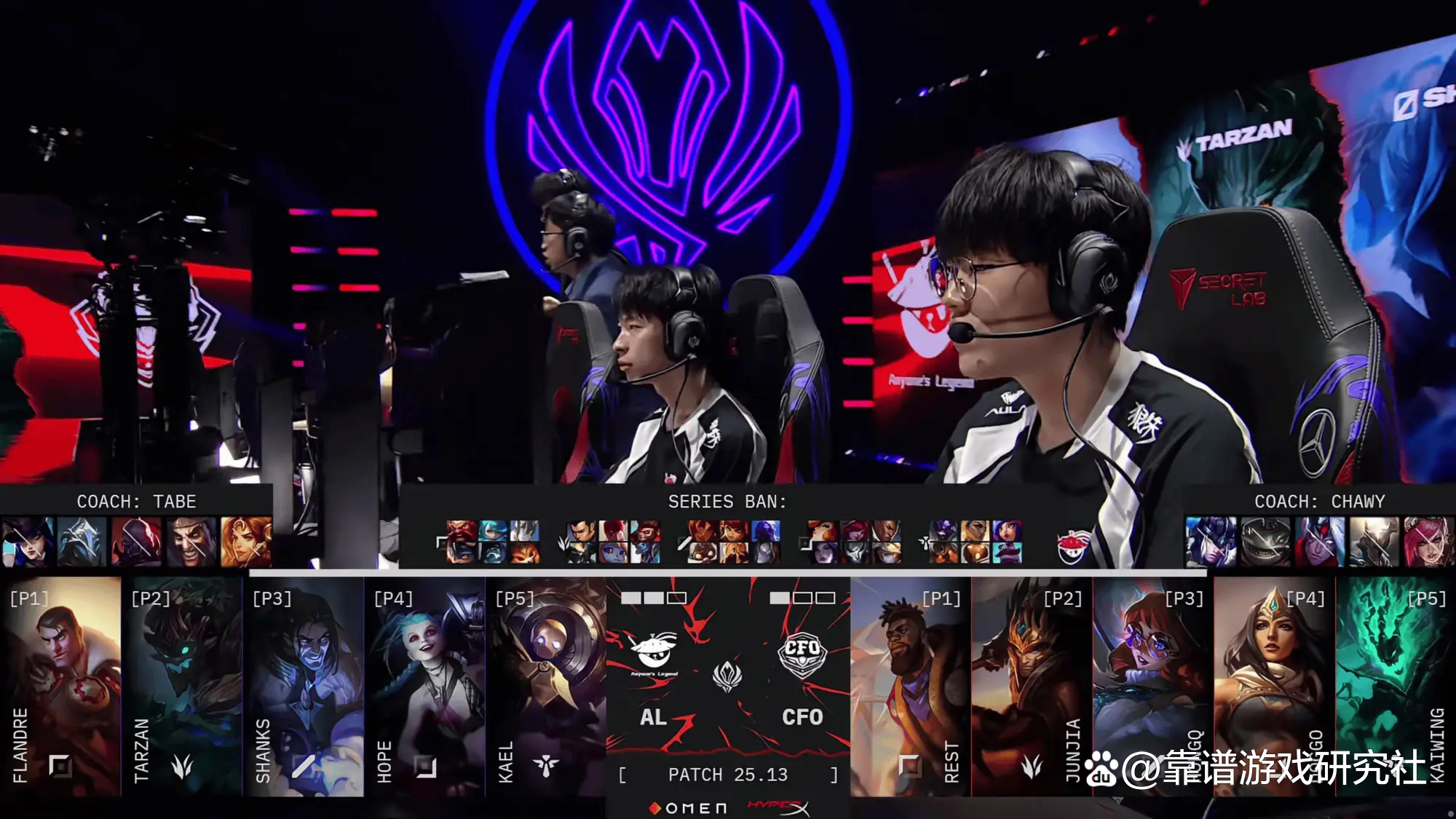Image resolution: width=1456 pixels, height=819 pixels.
Task: Click the banned Tahm Kench icon
Action: [x=1266, y=542]
